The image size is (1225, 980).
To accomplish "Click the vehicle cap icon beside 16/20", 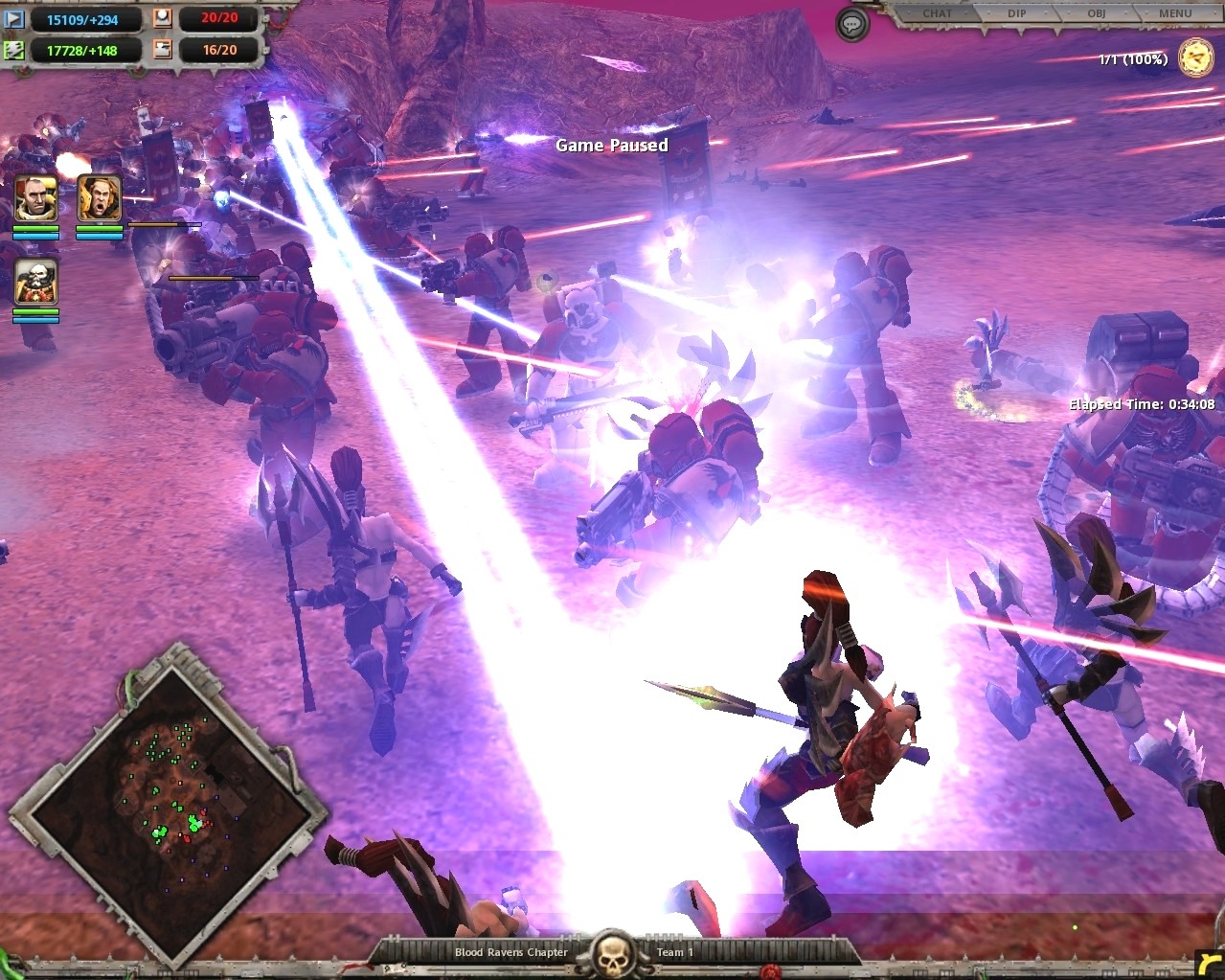I will point(163,50).
